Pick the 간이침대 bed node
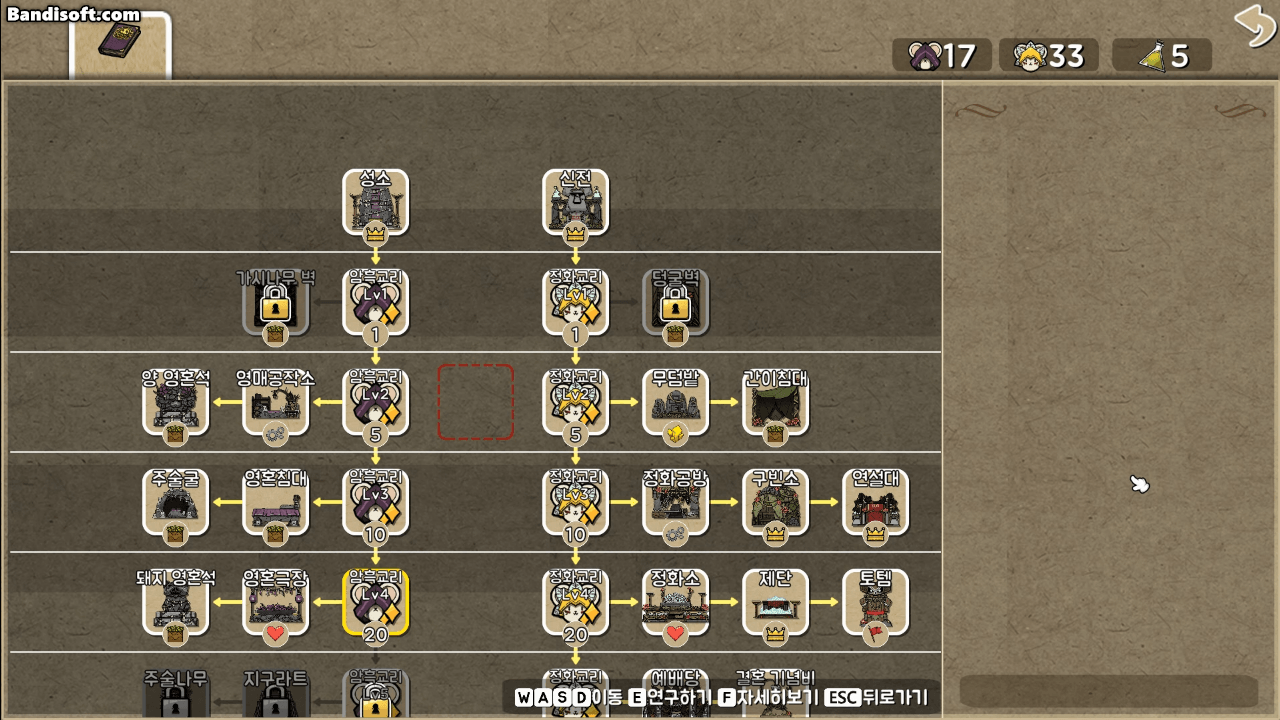Screen dimensions: 1280x720 [775, 400]
